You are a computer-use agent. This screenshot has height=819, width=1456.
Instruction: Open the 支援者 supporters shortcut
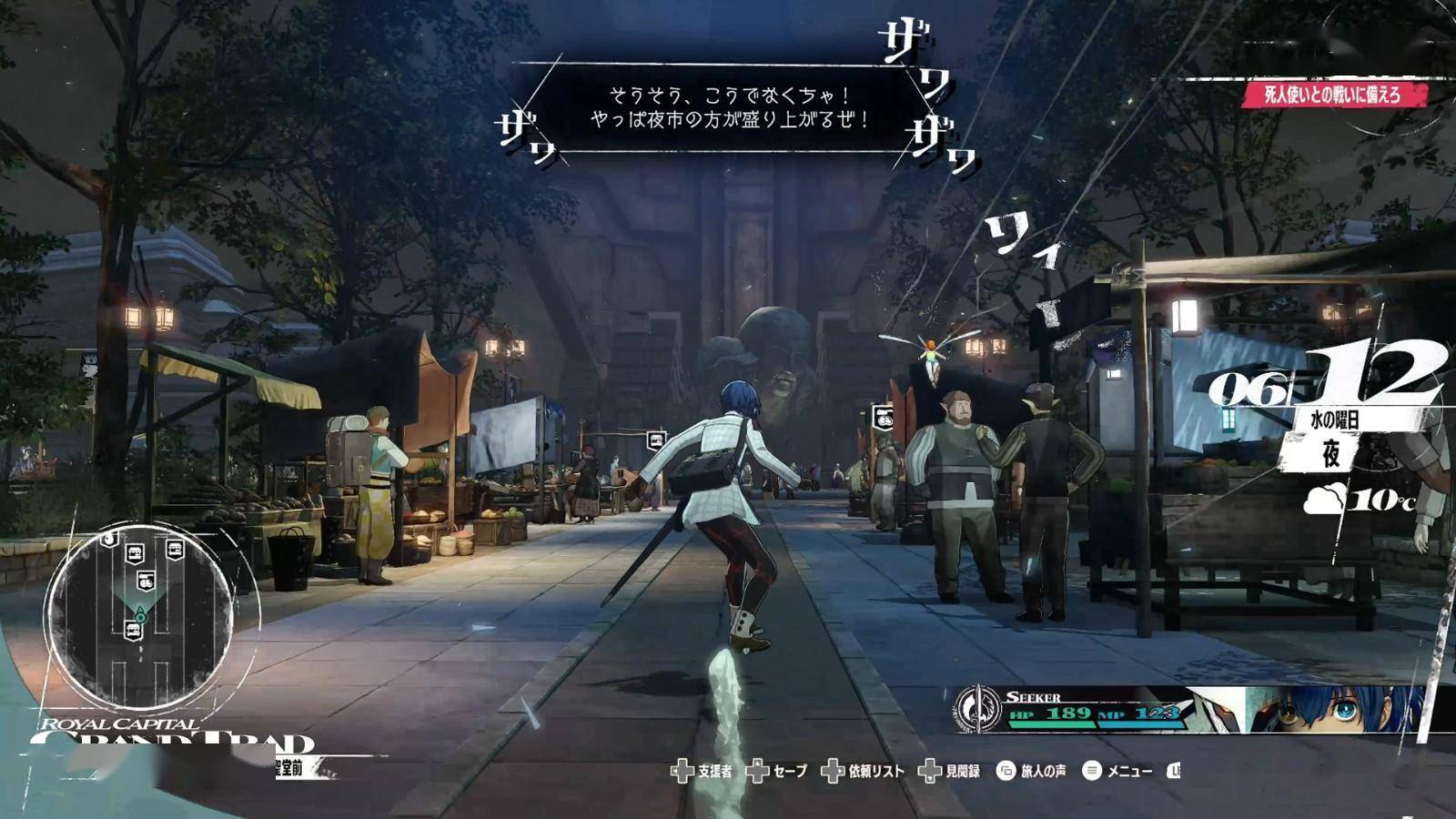point(701,772)
